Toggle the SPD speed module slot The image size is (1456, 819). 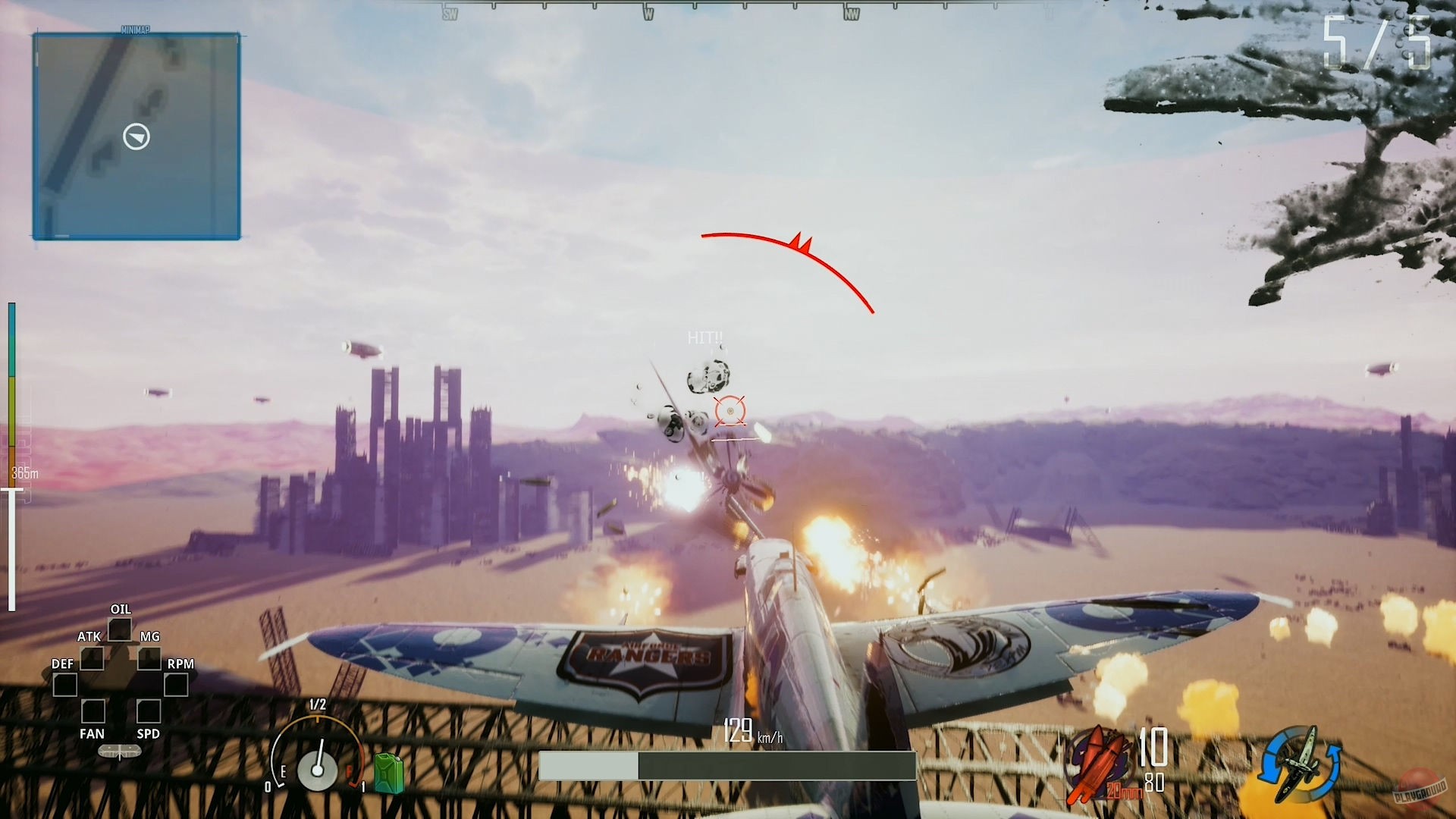(149, 711)
